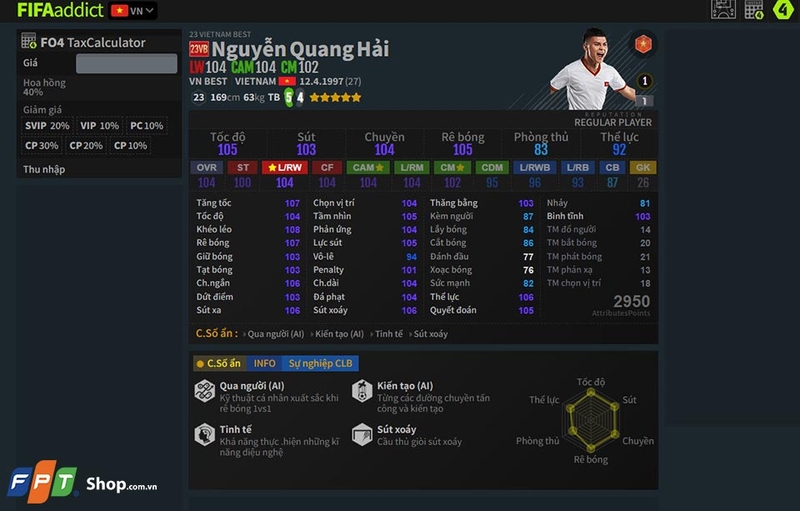Choose the L/RW position button
This screenshot has height=511, width=800.
click(x=284, y=167)
